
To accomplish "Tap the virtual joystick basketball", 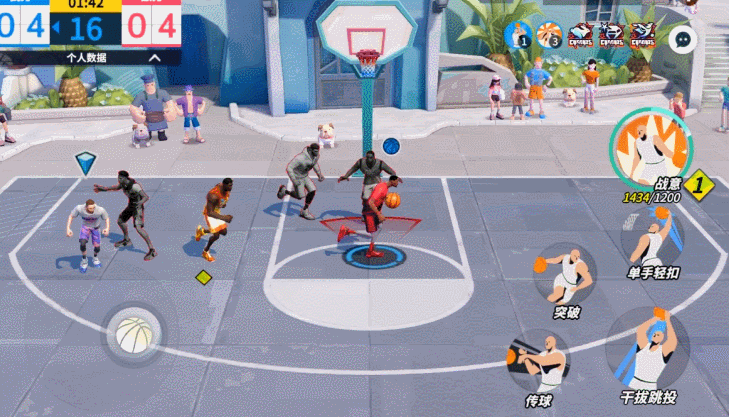I will pyautogui.click(x=132, y=334).
